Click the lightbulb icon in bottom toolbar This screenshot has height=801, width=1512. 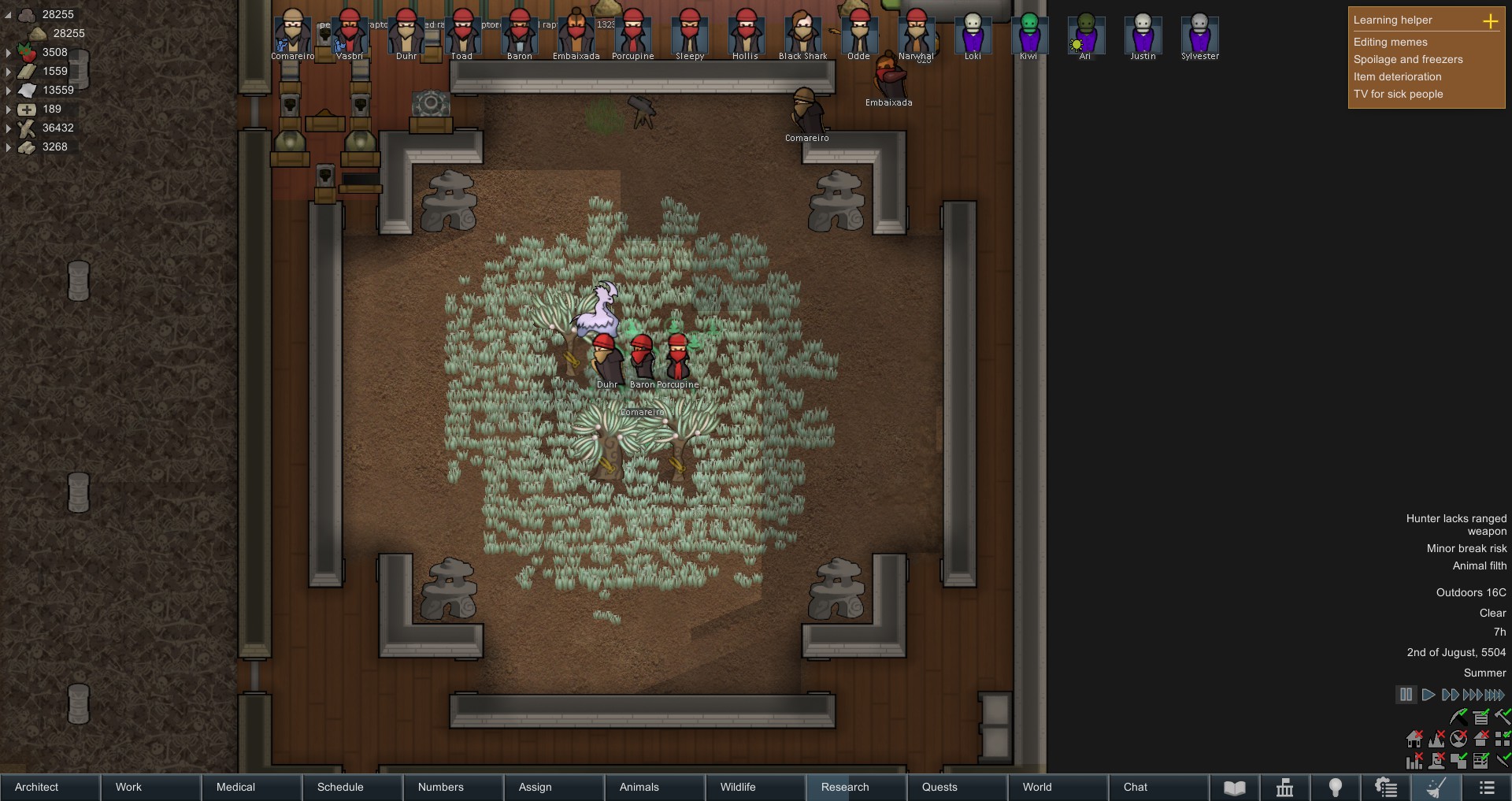(x=1335, y=788)
